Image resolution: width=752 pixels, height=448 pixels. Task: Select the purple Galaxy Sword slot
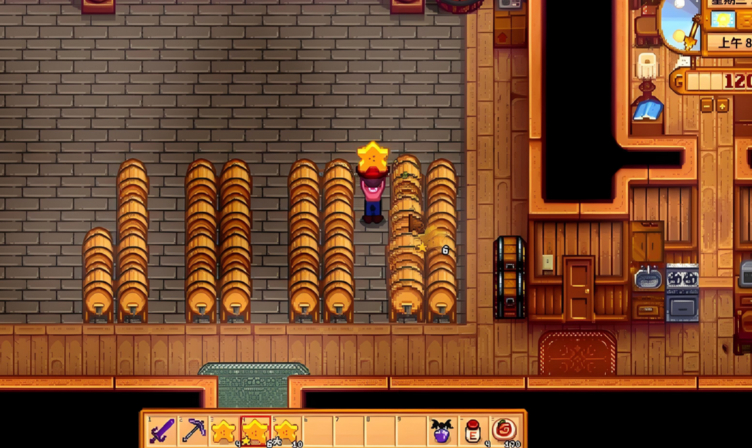pos(162,431)
